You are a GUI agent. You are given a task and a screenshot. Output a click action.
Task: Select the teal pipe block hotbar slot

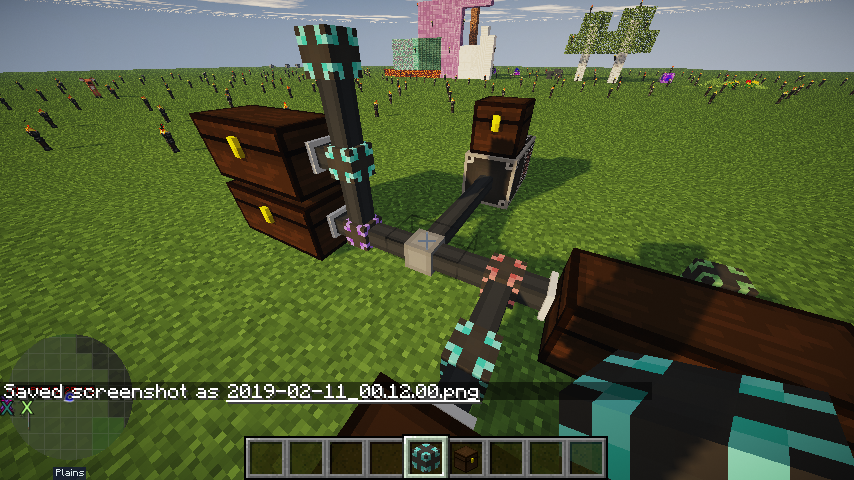click(425, 457)
